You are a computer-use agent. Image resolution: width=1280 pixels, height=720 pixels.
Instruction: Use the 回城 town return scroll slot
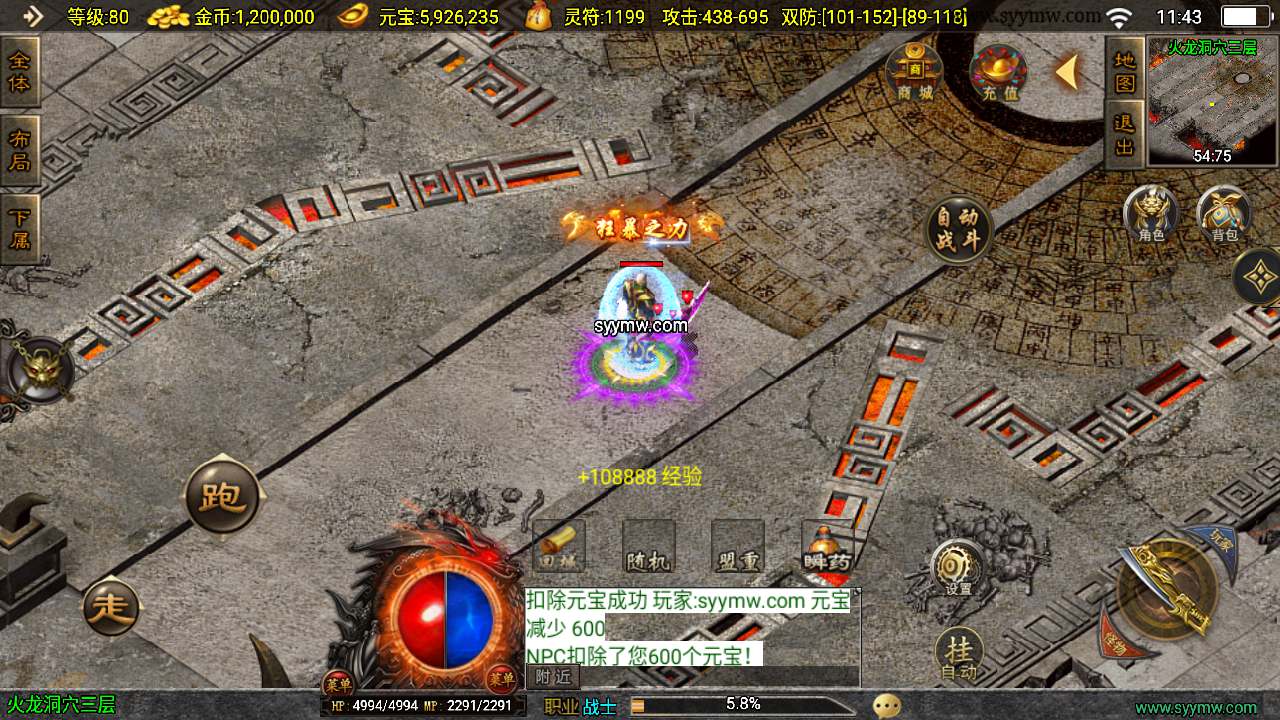pyautogui.click(x=559, y=547)
